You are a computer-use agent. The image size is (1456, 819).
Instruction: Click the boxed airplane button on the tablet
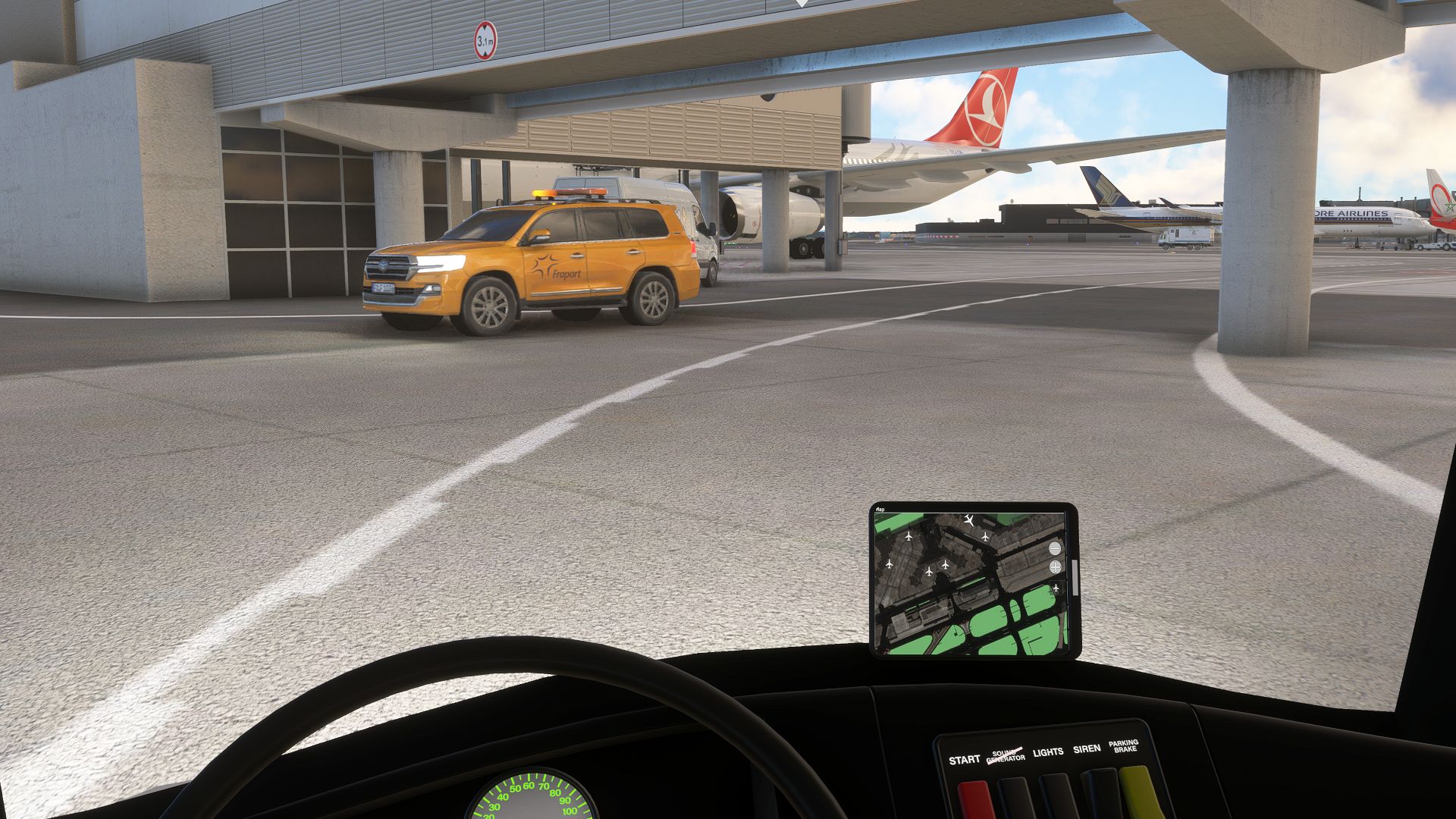coord(1056,588)
